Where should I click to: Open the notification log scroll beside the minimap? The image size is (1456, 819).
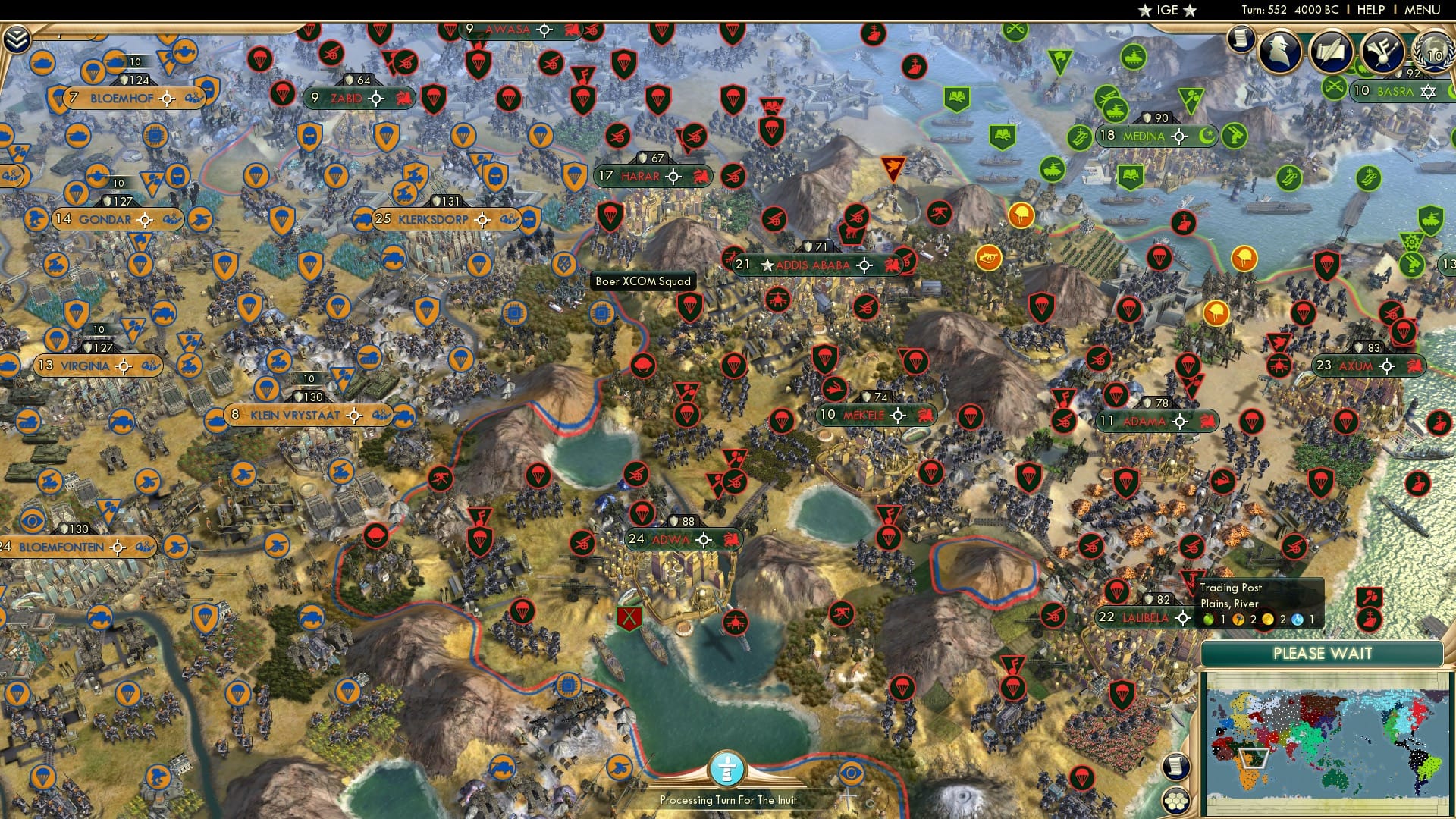point(1176,767)
